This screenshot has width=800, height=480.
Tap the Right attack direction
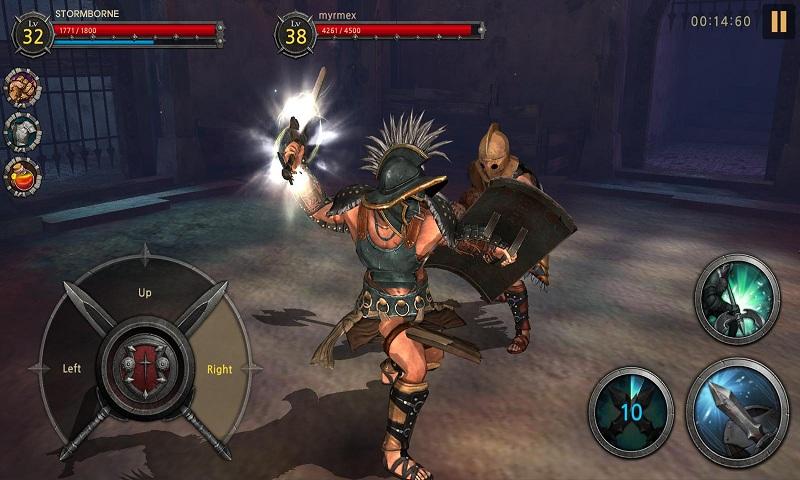click(x=219, y=368)
